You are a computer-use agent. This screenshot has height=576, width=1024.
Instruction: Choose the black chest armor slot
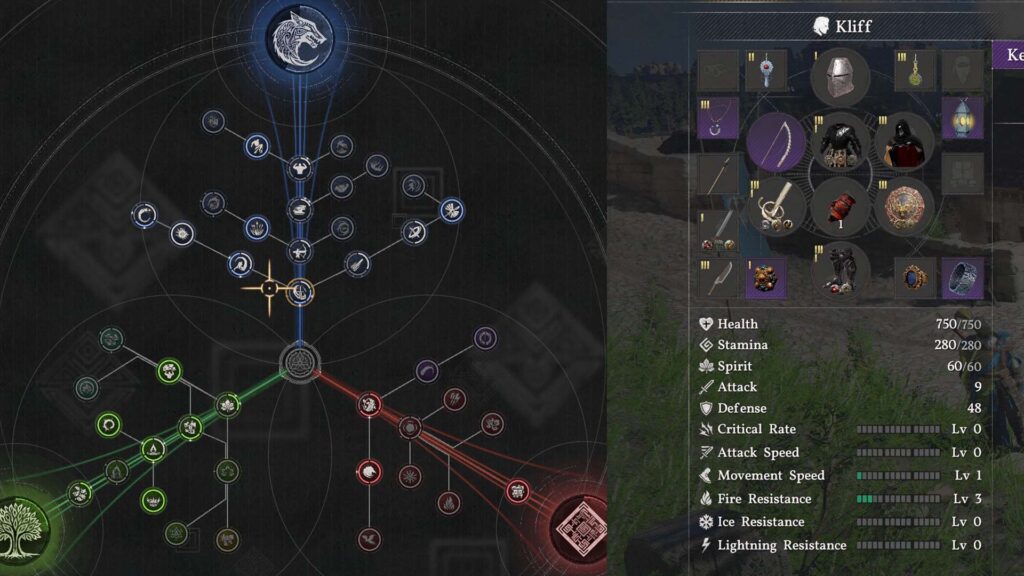pyautogui.click(x=840, y=144)
